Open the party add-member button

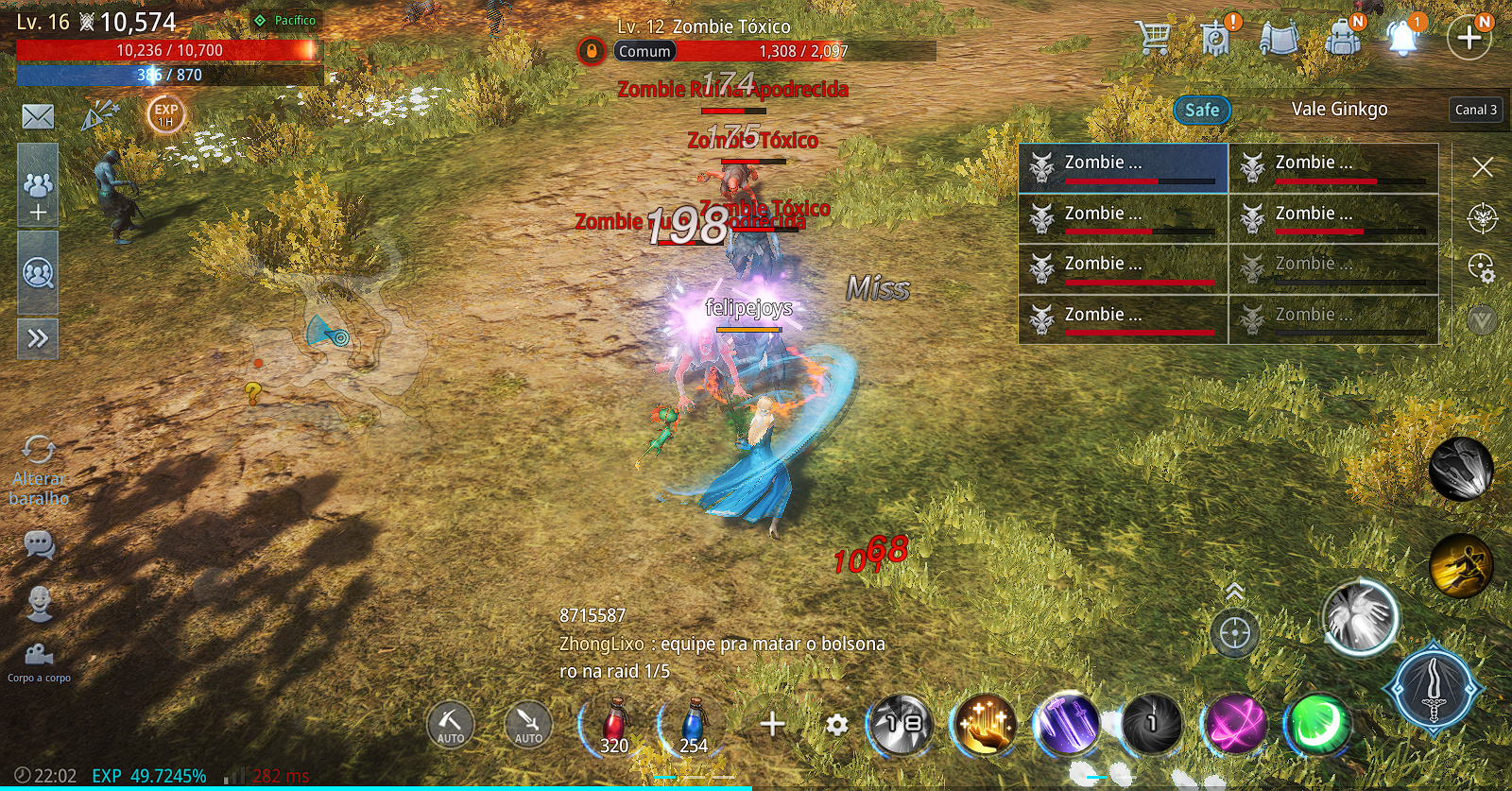[38, 196]
